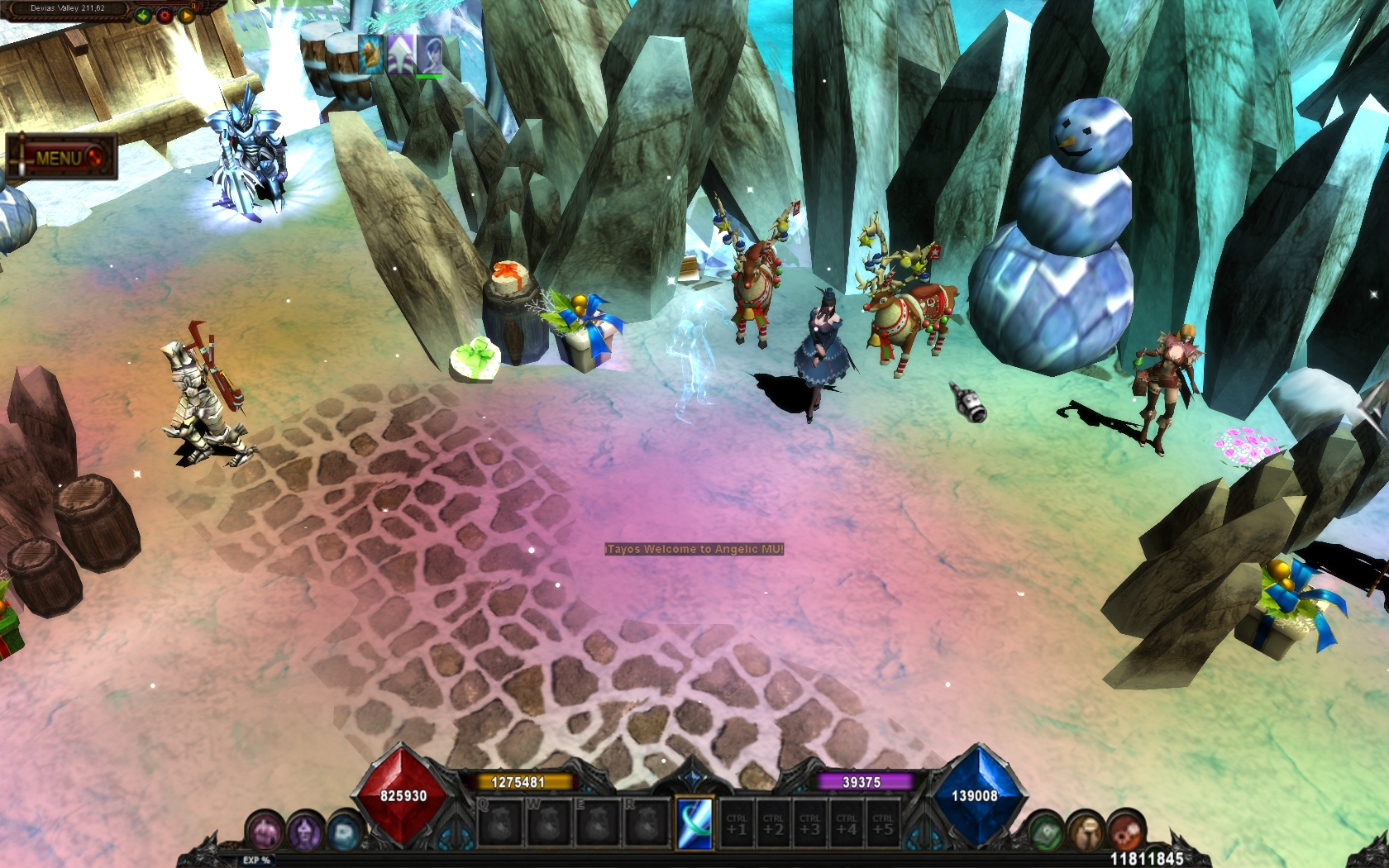
Task: Open the brown hammer round button
Action: tap(1086, 831)
